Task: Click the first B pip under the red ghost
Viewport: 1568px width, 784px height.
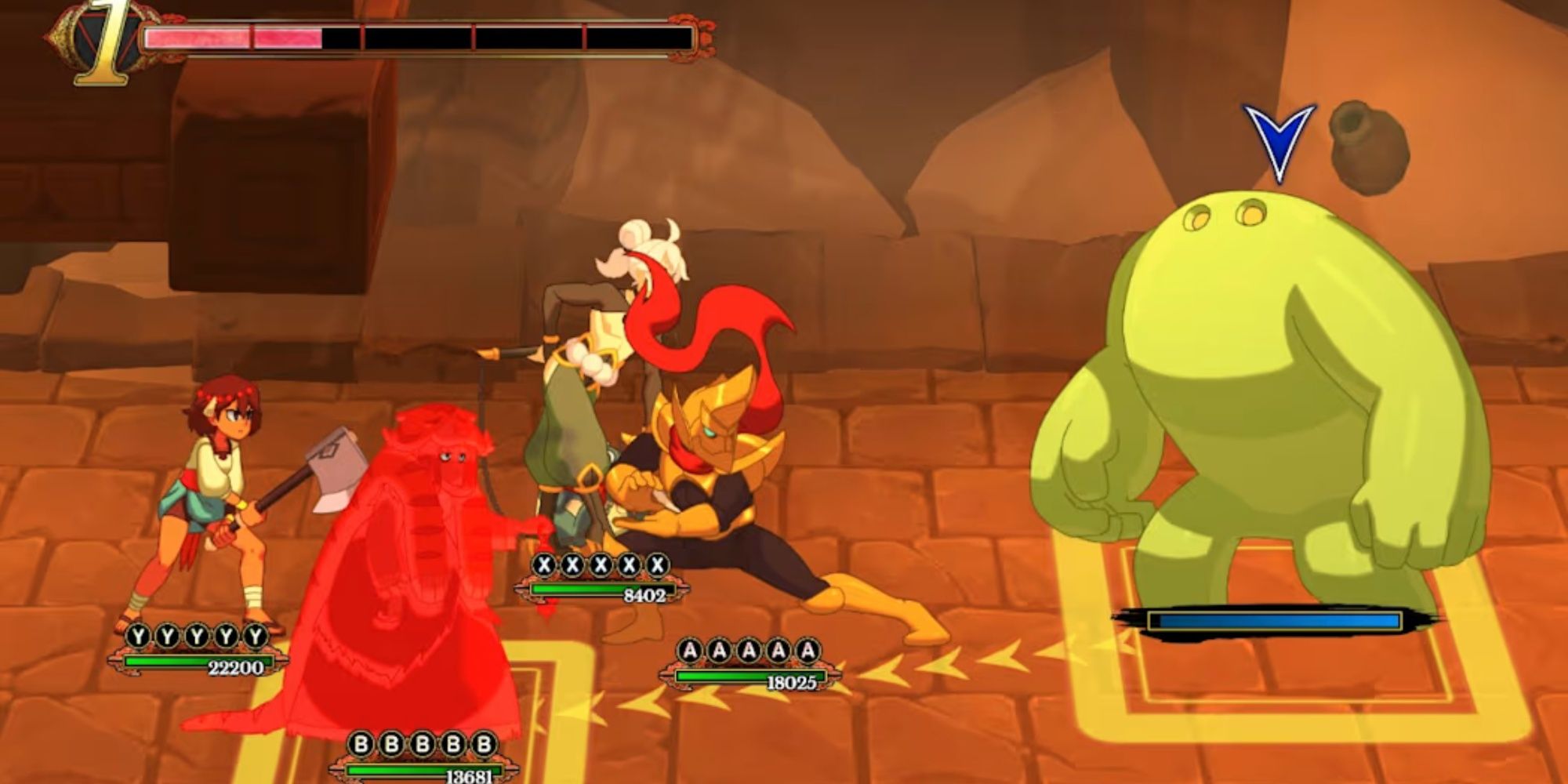Action: pyautogui.click(x=363, y=746)
